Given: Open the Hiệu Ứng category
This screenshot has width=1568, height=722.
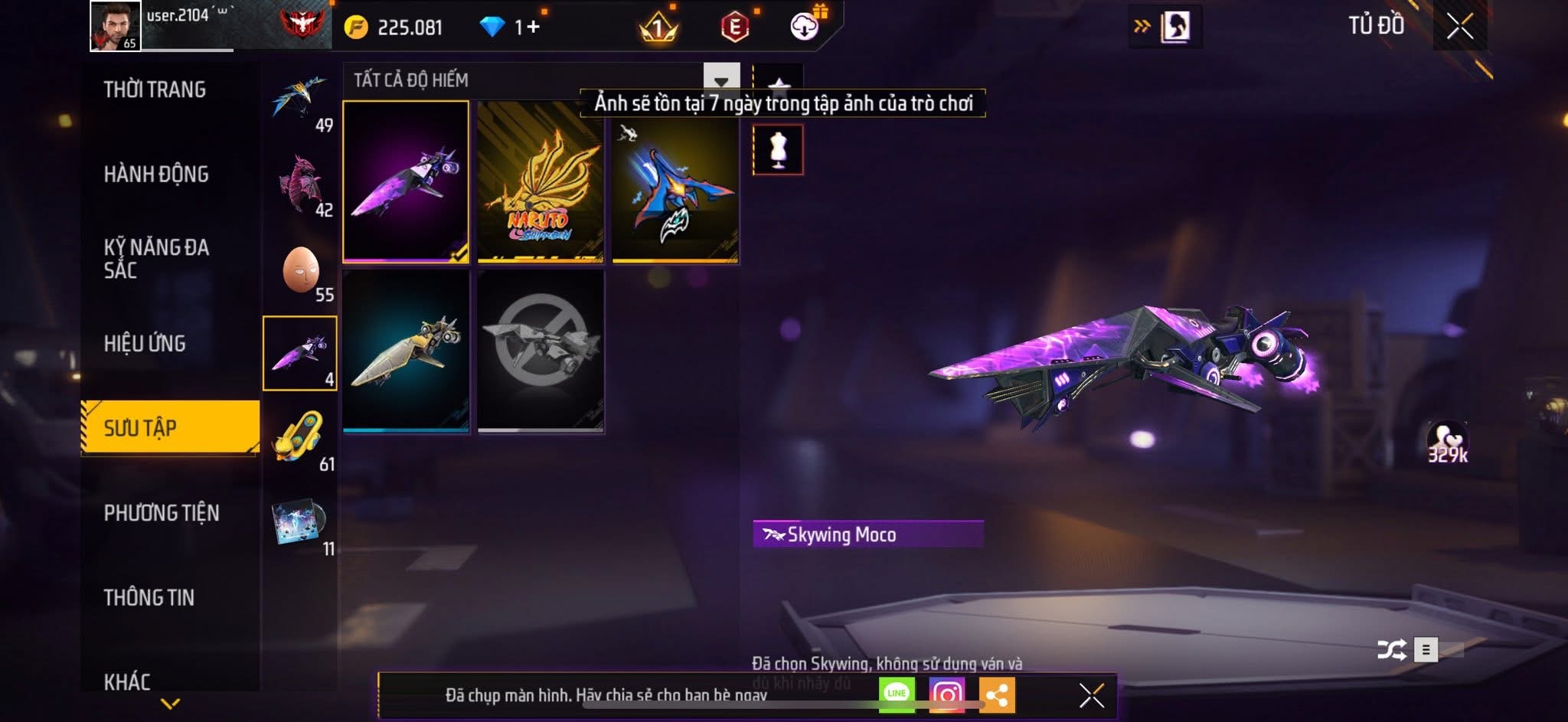Looking at the screenshot, I should (145, 344).
